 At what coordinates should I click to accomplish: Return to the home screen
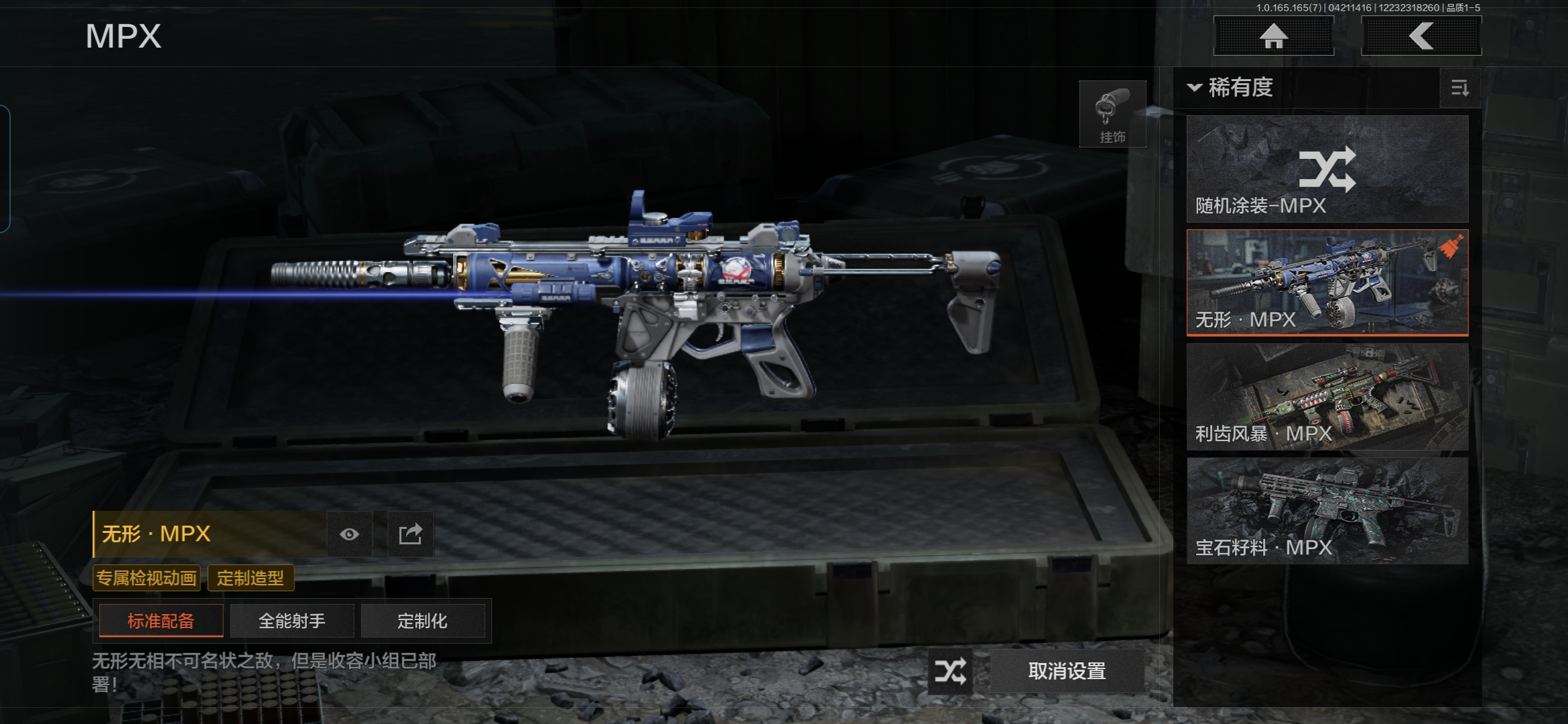point(1273,36)
